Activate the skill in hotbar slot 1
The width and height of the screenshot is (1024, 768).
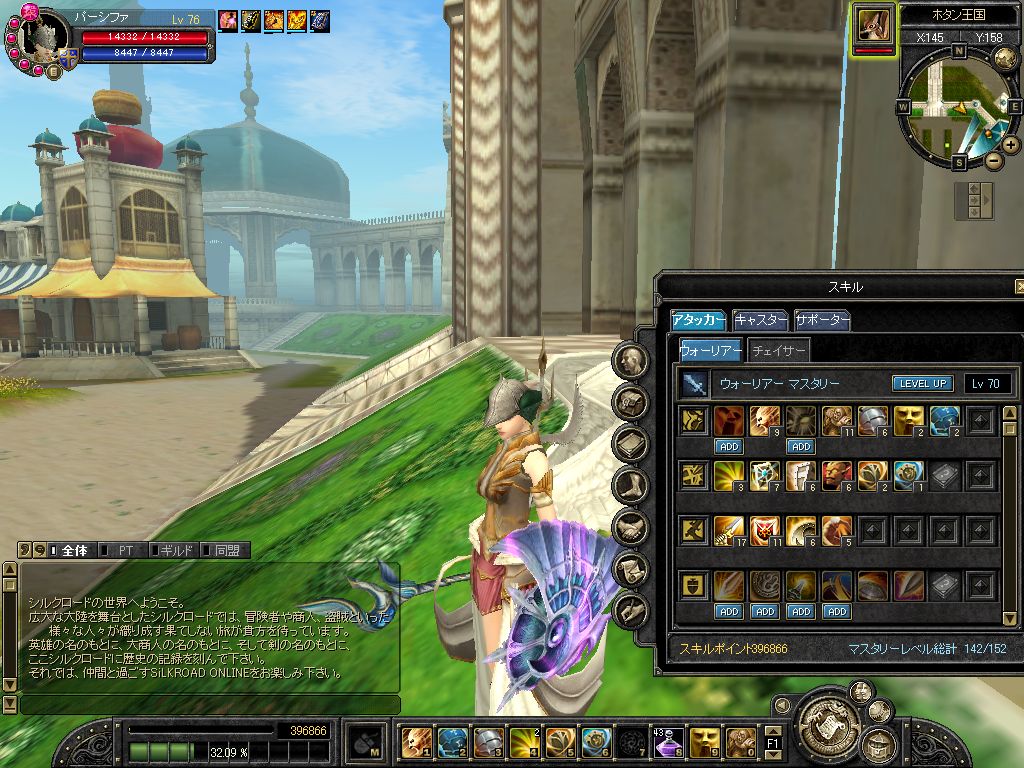(413, 741)
